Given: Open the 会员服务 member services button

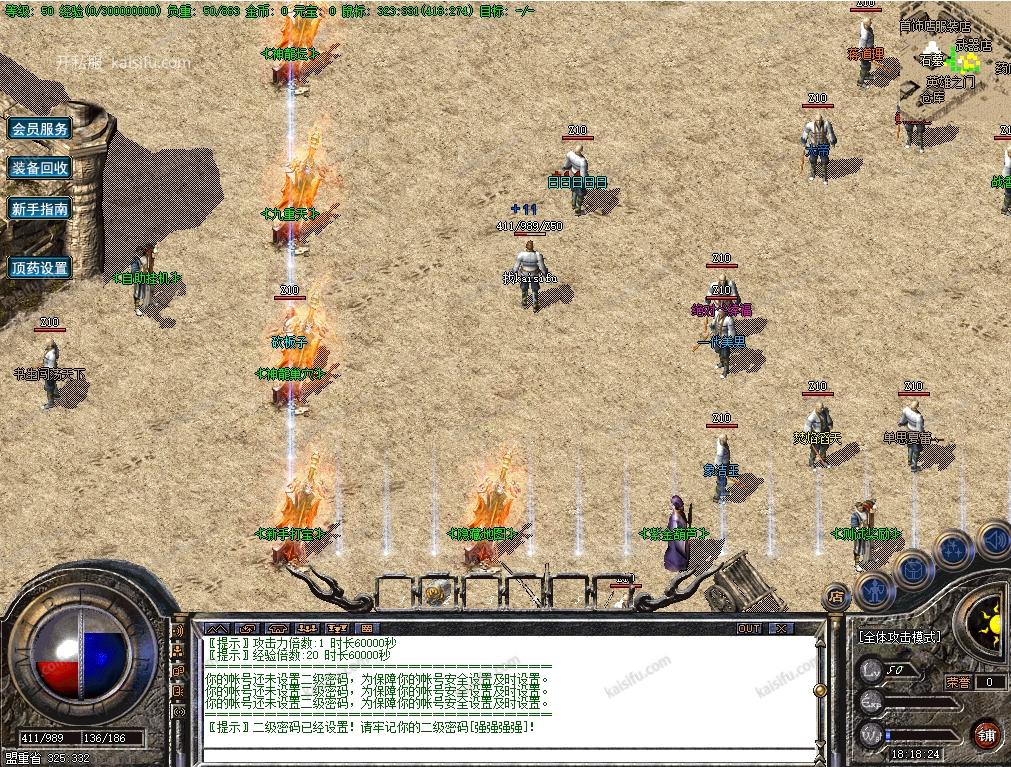Looking at the screenshot, I should (40, 129).
